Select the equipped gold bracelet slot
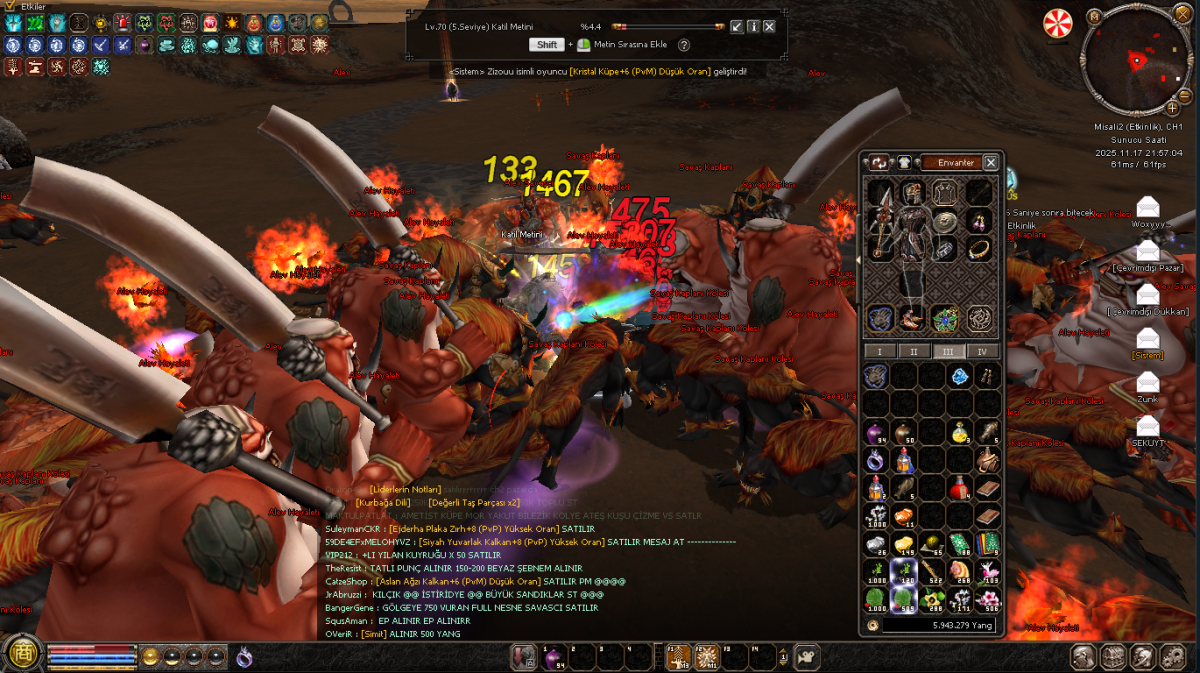Viewport: 1200px width, 673px height. [x=980, y=249]
